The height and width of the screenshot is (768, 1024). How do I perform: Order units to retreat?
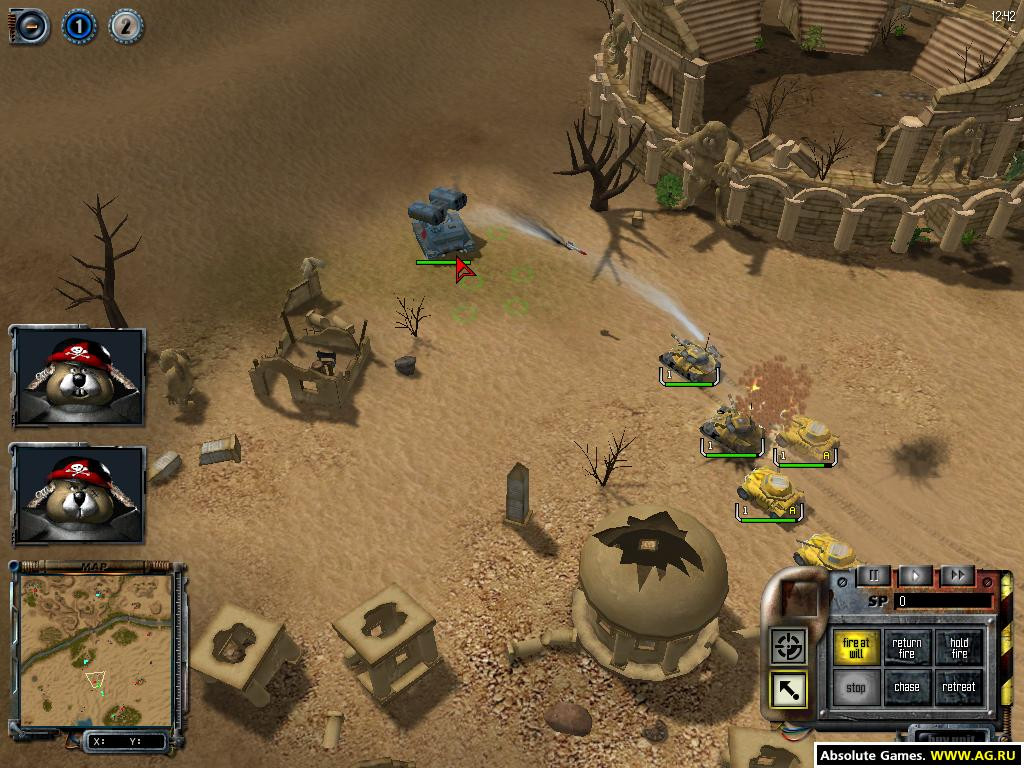959,688
